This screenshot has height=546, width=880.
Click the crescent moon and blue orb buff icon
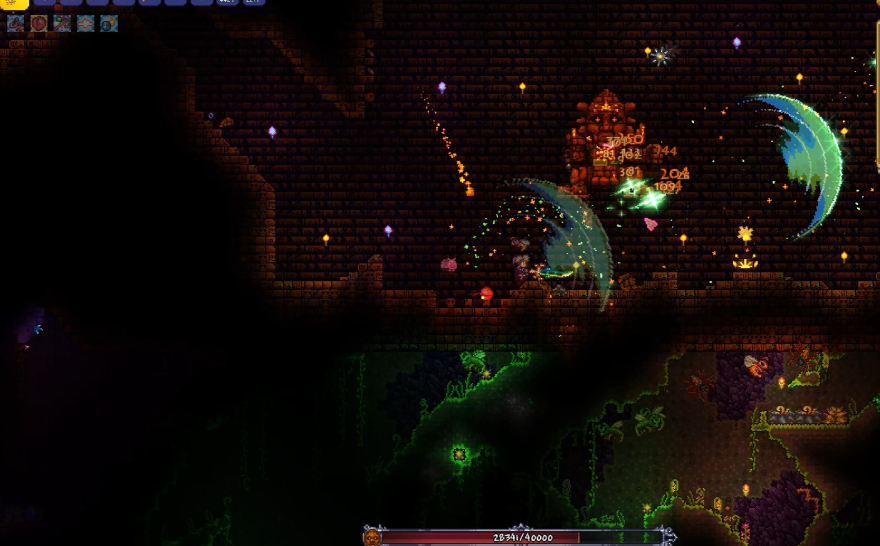click(109, 23)
